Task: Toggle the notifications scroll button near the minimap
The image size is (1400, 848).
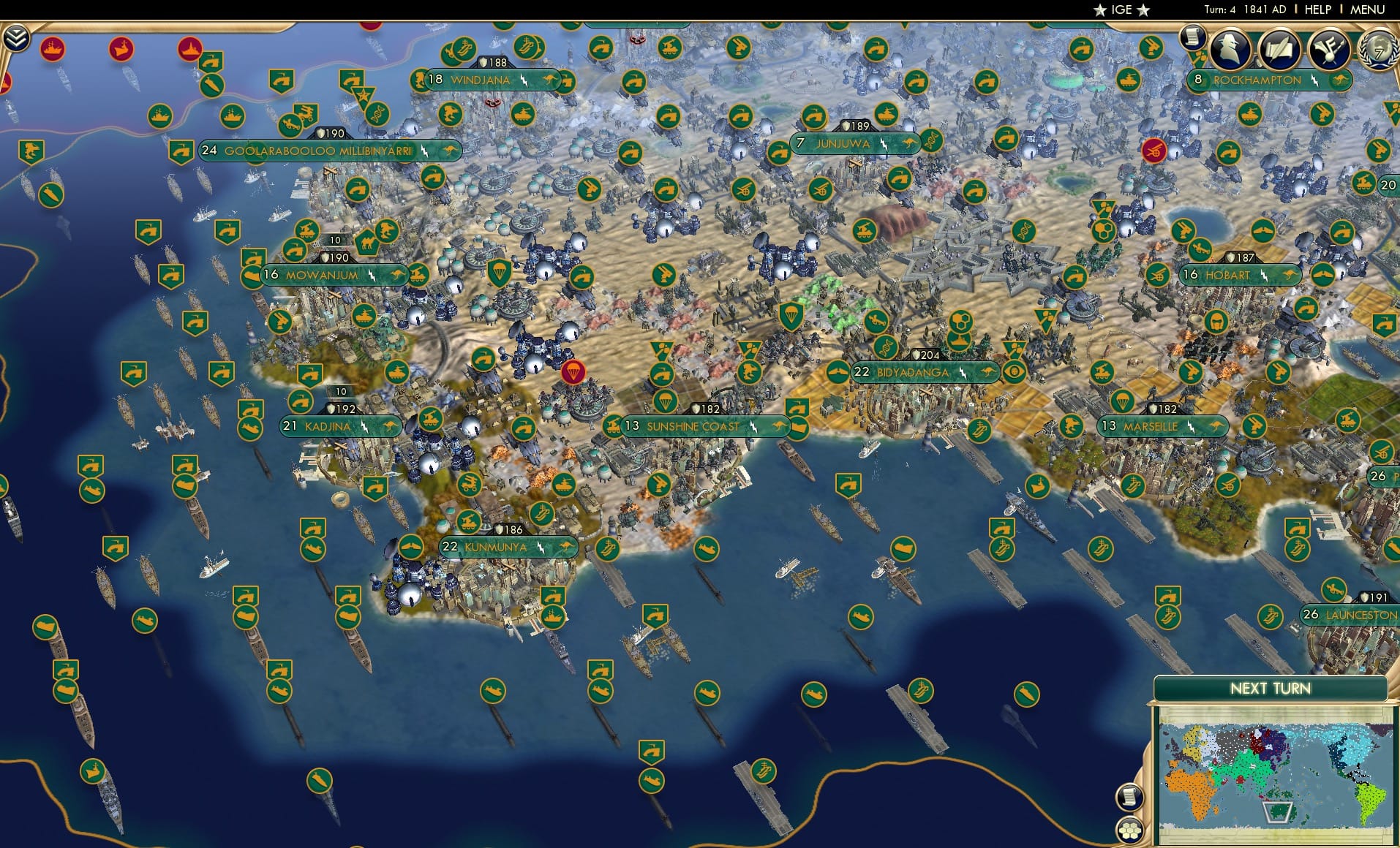Action: click(1130, 796)
